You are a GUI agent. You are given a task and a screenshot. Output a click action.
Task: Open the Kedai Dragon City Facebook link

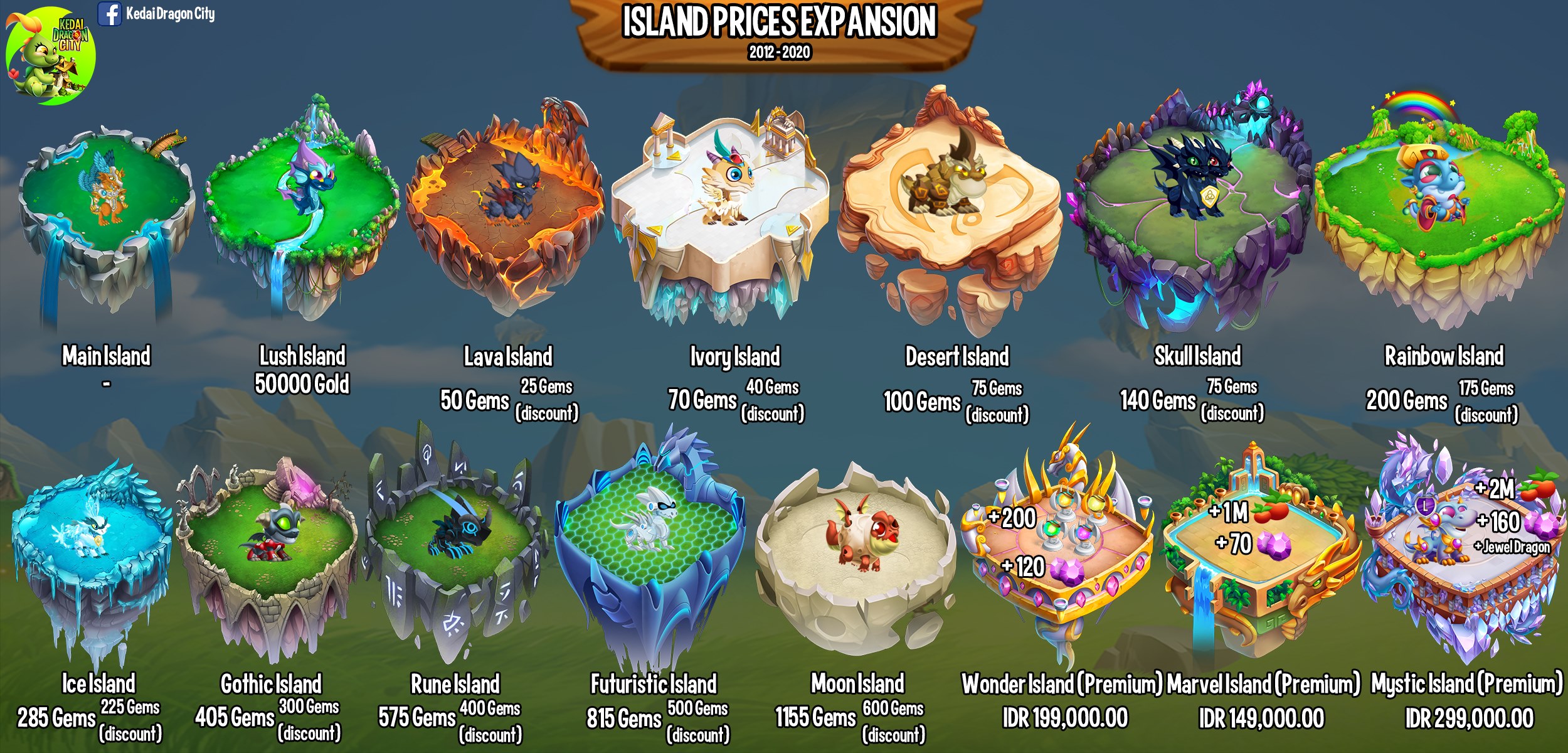(157, 14)
